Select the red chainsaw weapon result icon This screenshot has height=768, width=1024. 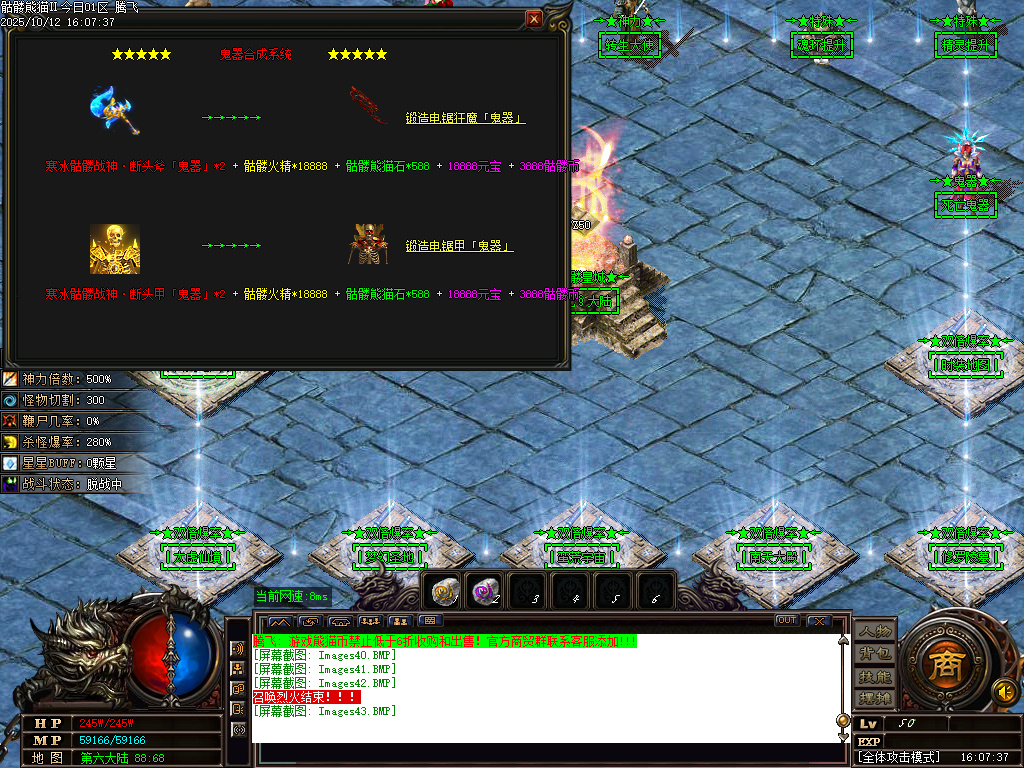pos(368,106)
